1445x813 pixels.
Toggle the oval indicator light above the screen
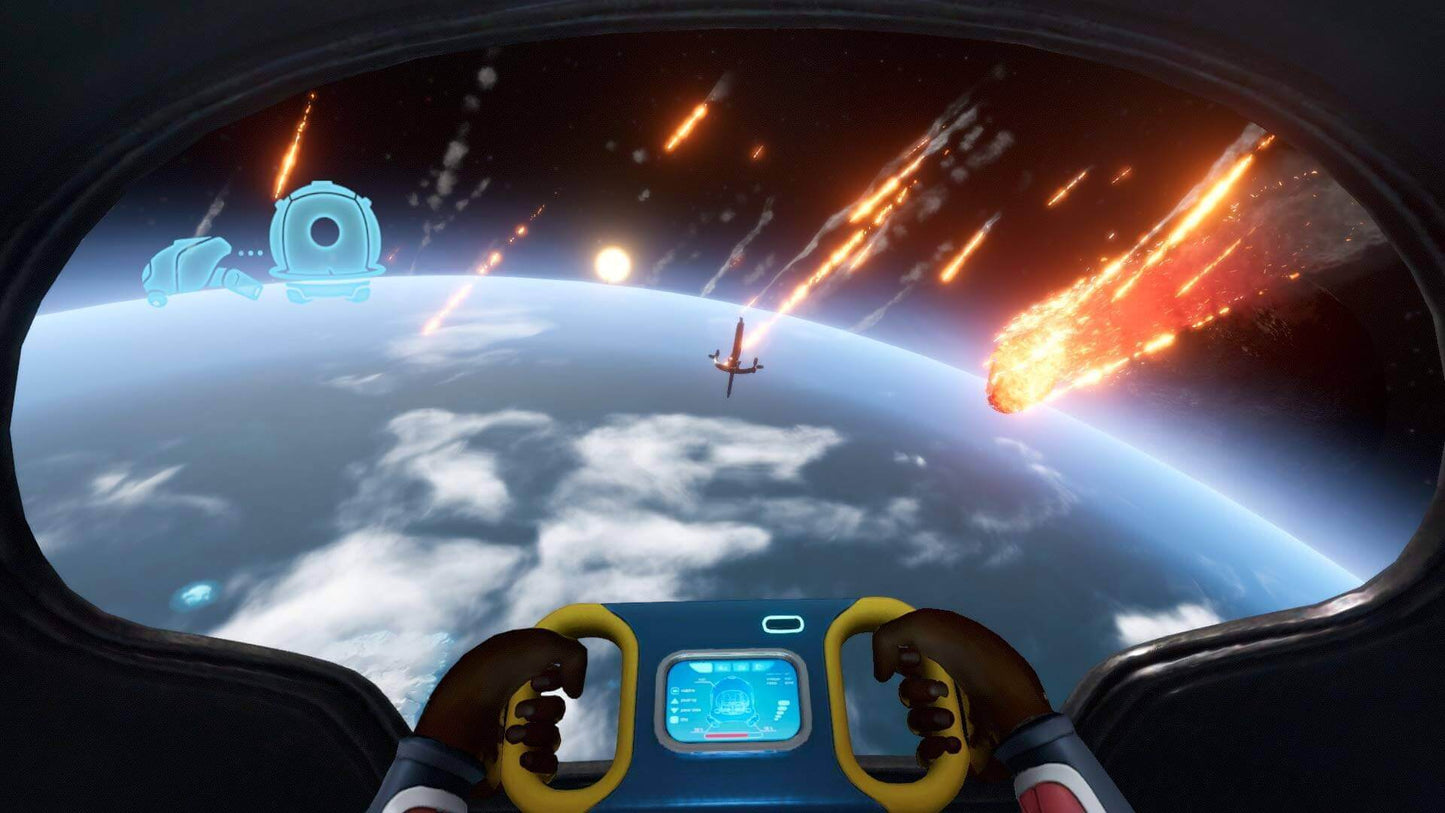(x=783, y=626)
